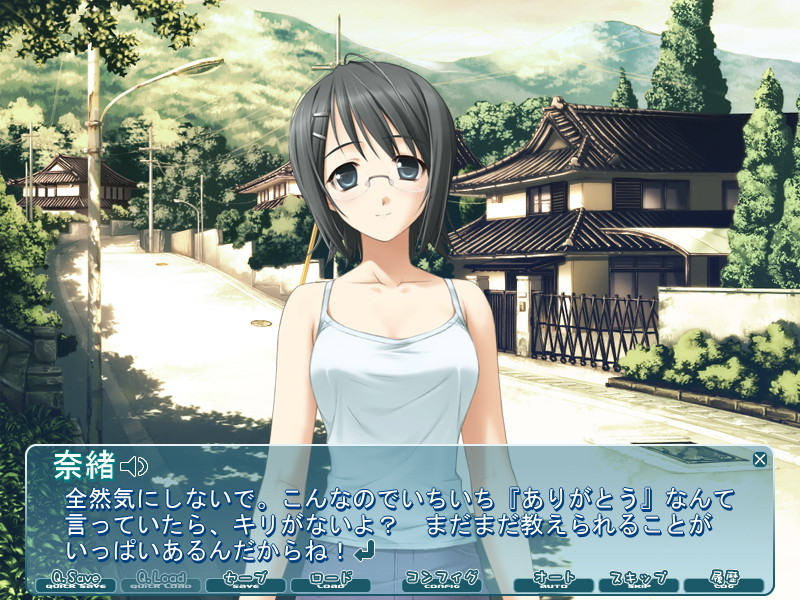Open the セーブ save menu
The height and width of the screenshot is (600, 800).
(x=245, y=581)
